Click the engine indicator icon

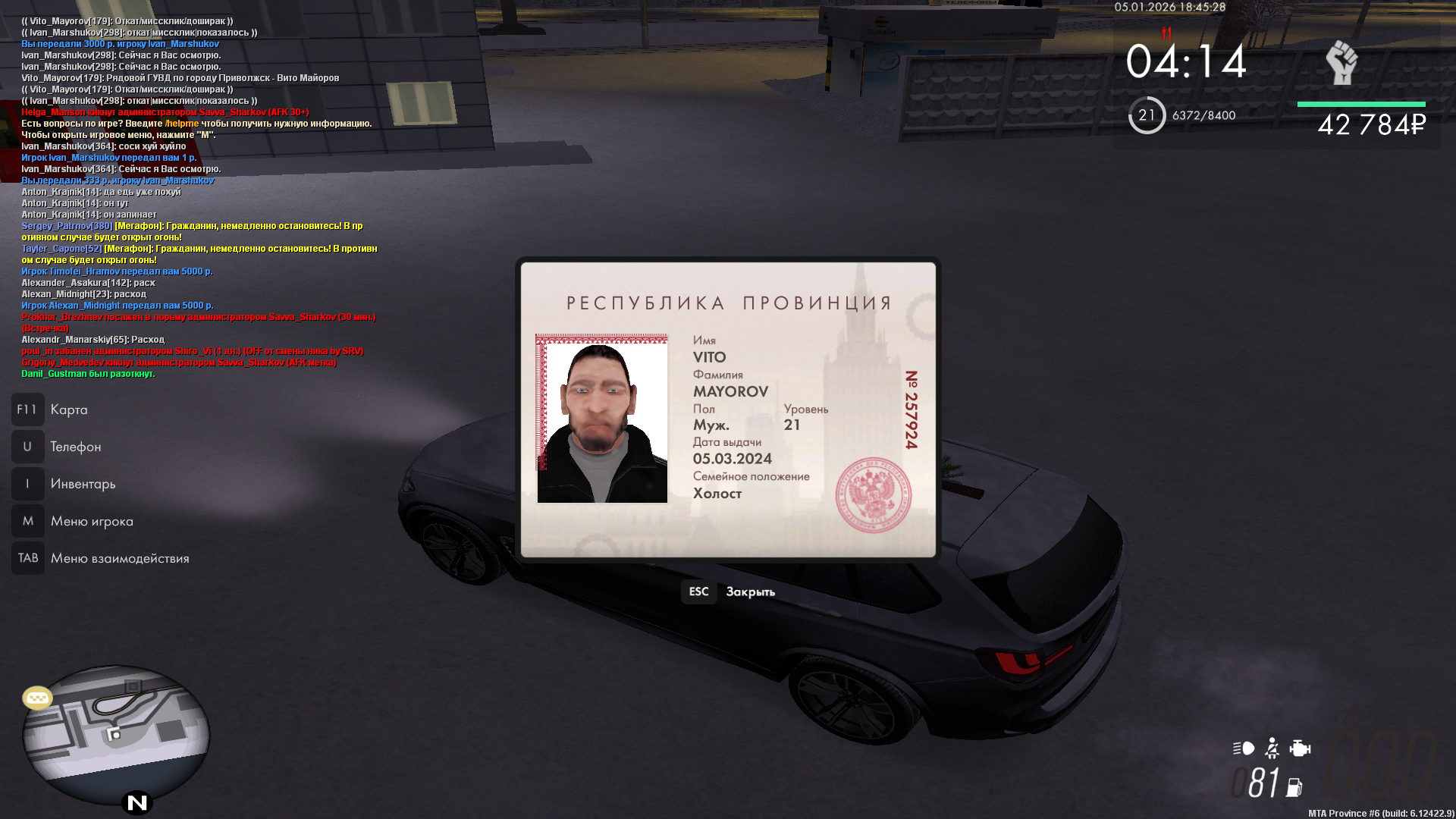pos(1300,748)
